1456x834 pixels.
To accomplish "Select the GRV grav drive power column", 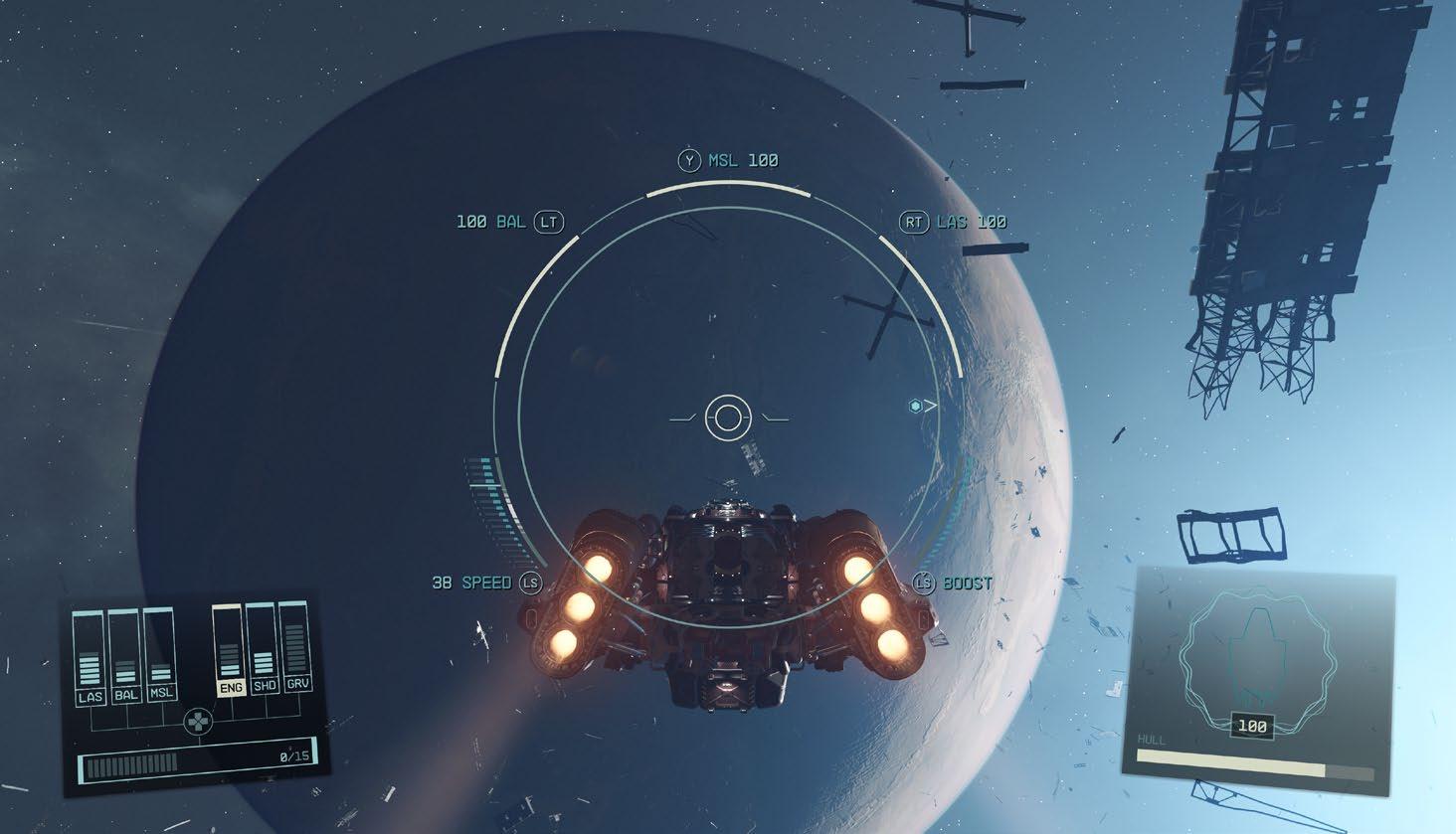I will [x=297, y=647].
